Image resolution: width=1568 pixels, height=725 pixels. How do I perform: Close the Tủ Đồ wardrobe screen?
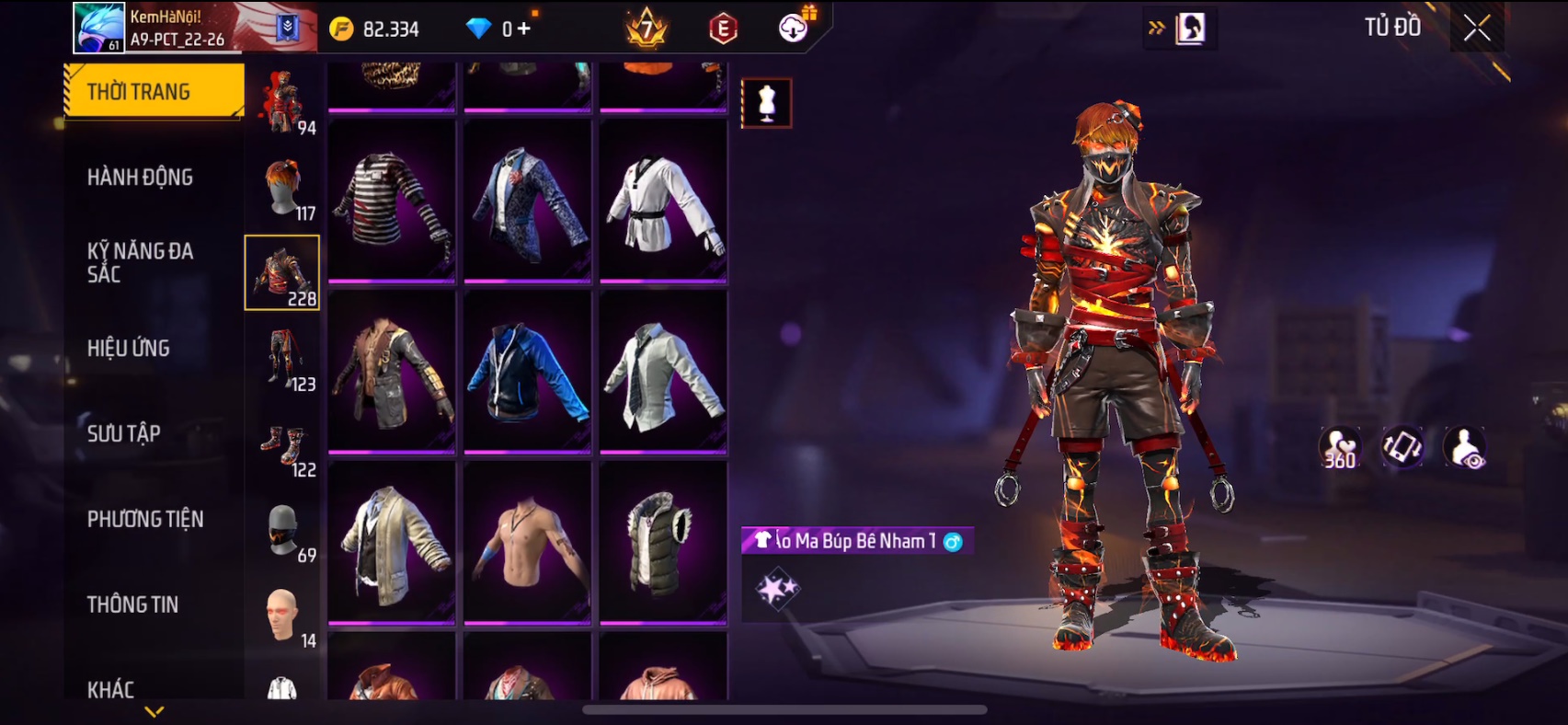point(1477,29)
